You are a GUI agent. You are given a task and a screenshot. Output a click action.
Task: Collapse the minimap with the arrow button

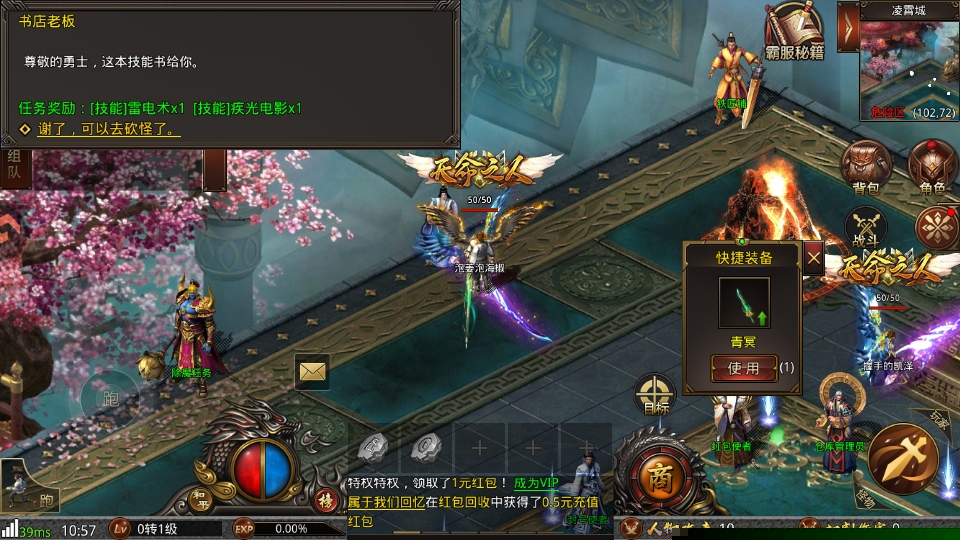tap(848, 26)
